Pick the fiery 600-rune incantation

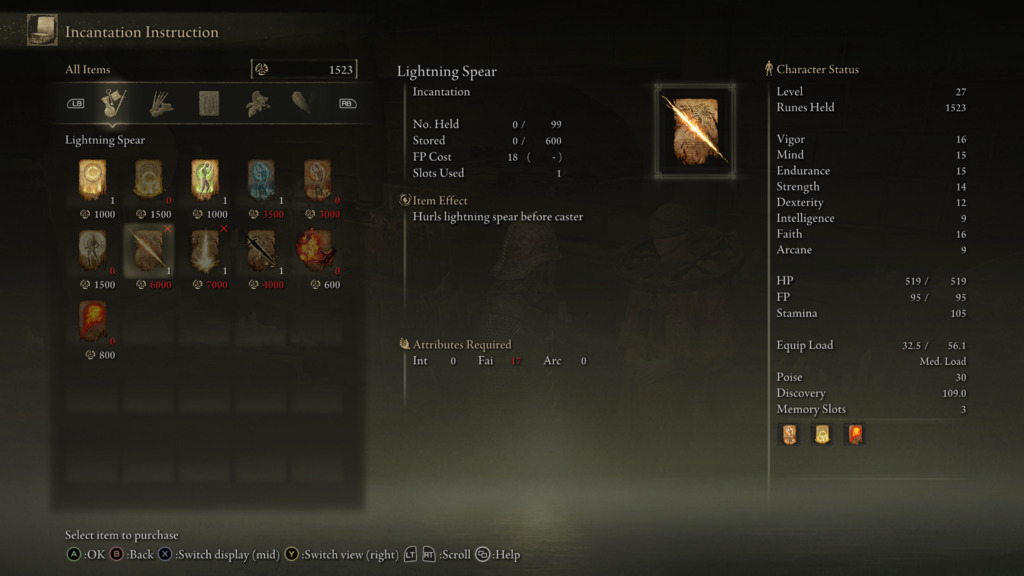[x=318, y=250]
